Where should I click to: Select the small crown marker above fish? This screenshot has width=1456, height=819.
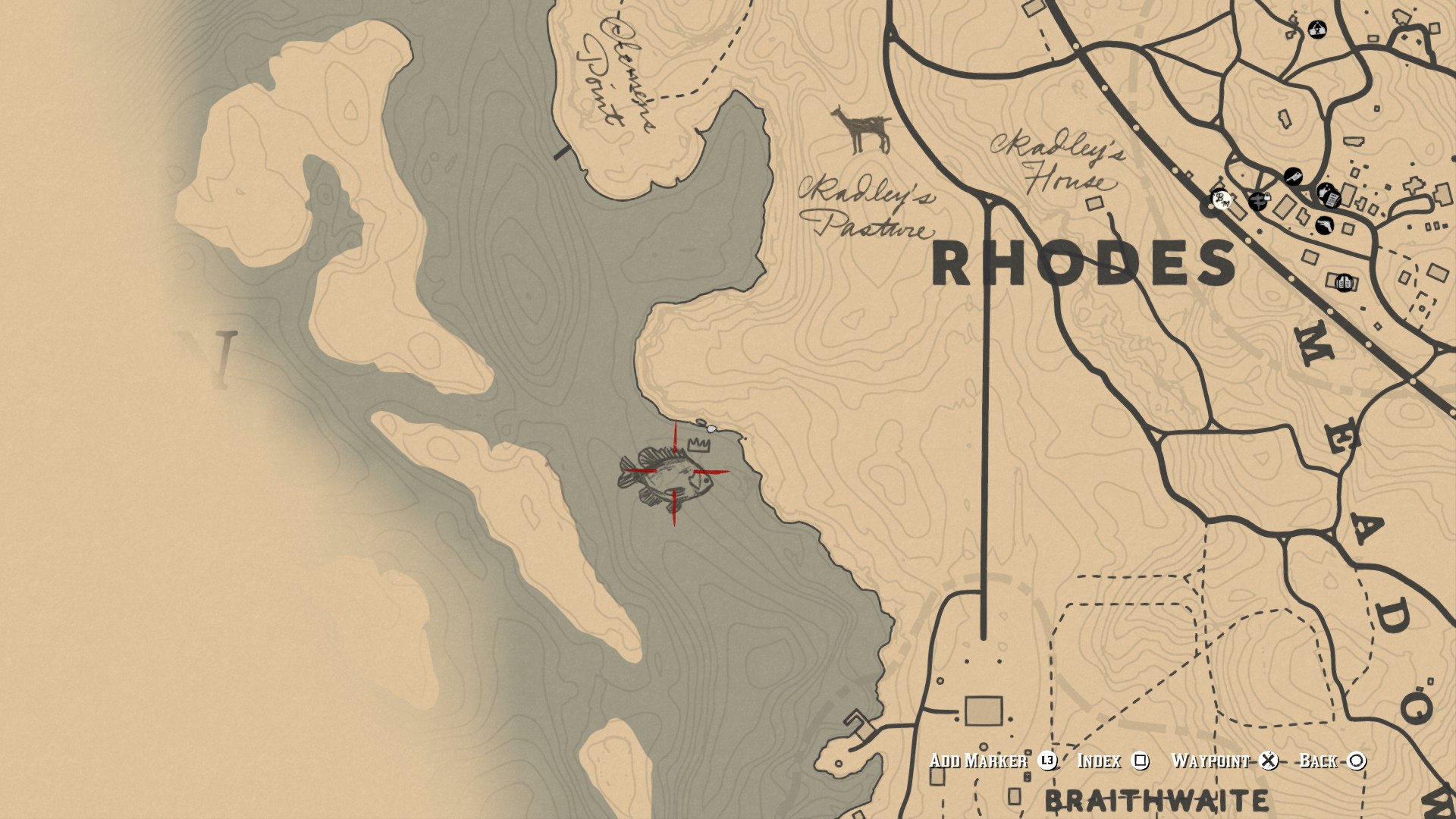(698, 446)
